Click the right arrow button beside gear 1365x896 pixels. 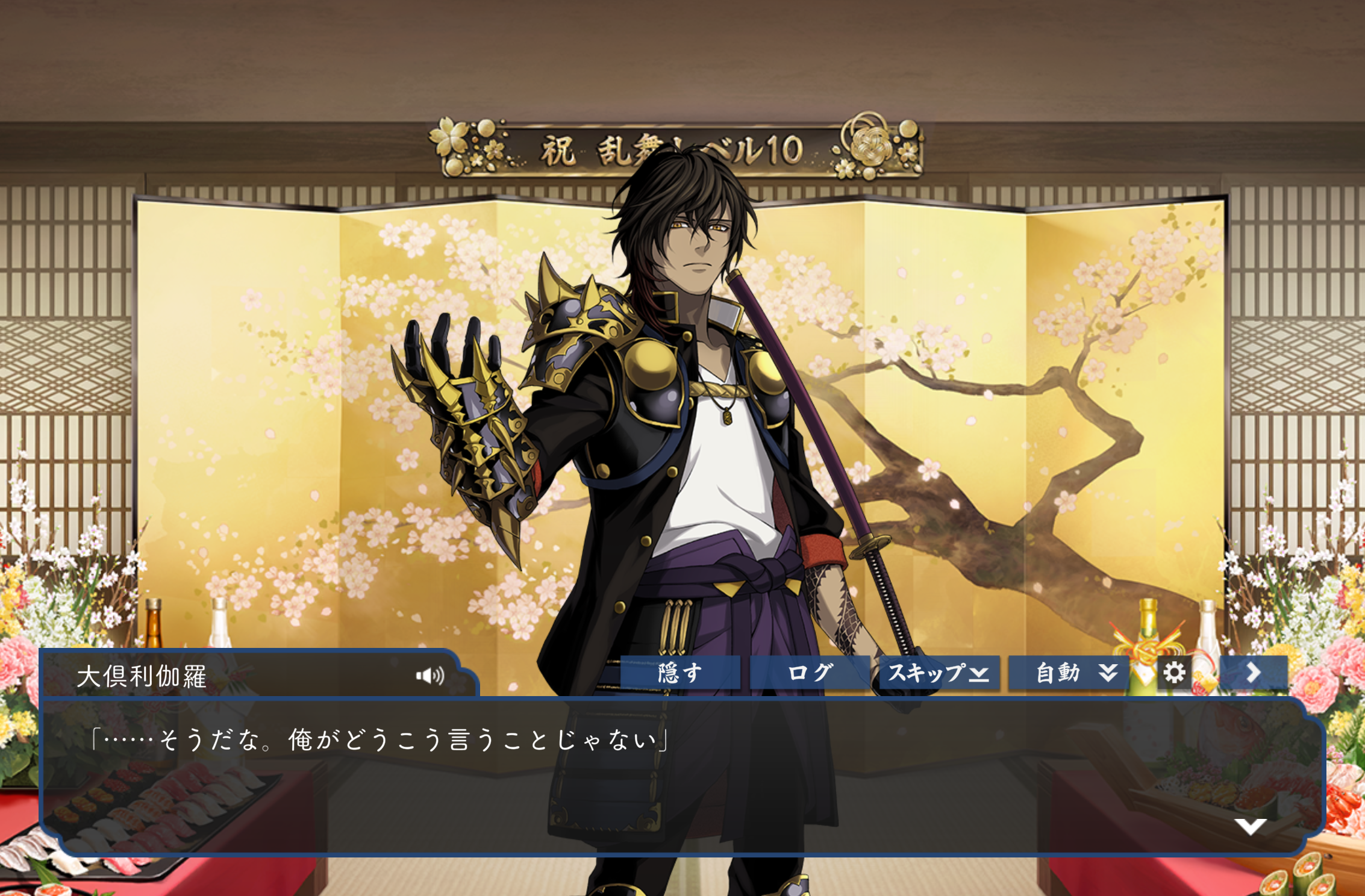click(x=1254, y=673)
